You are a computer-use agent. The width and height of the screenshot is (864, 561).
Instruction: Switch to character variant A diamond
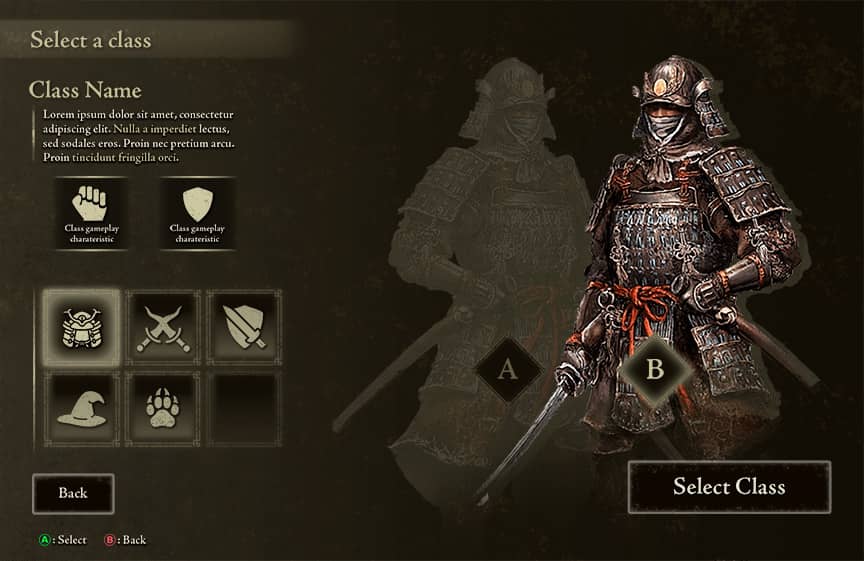pyautogui.click(x=507, y=370)
